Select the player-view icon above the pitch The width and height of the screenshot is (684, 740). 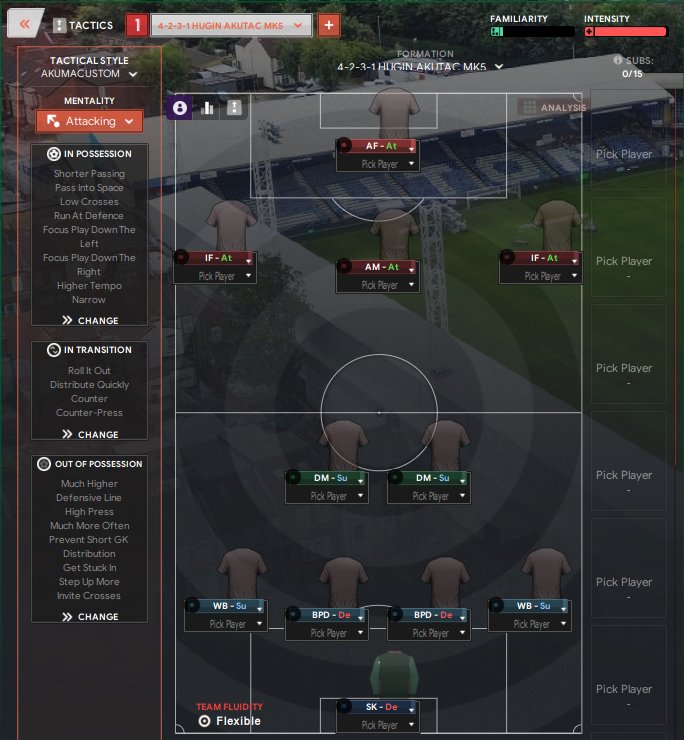pyautogui.click(x=180, y=107)
